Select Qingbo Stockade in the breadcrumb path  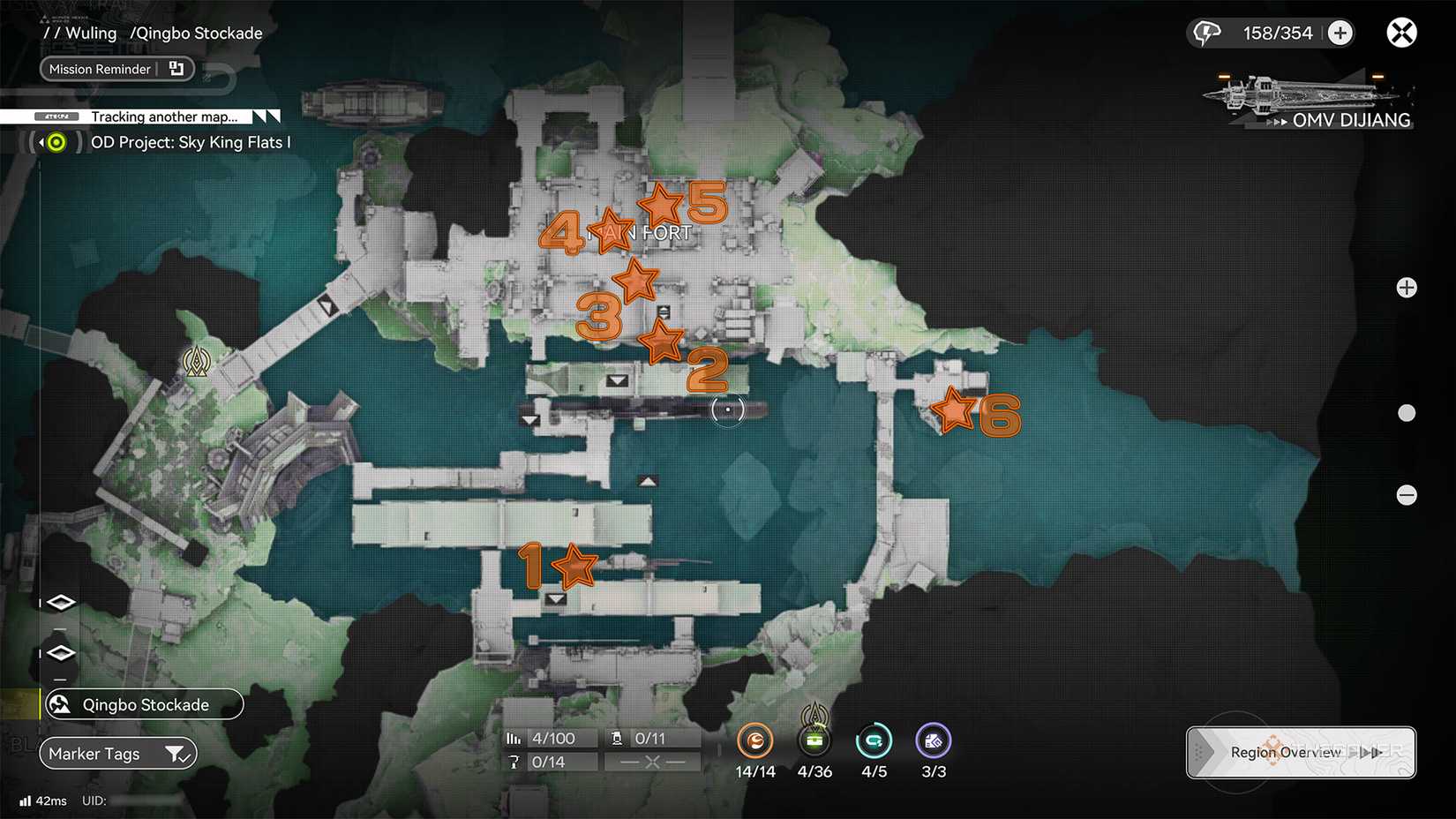pyautogui.click(x=196, y=33)
